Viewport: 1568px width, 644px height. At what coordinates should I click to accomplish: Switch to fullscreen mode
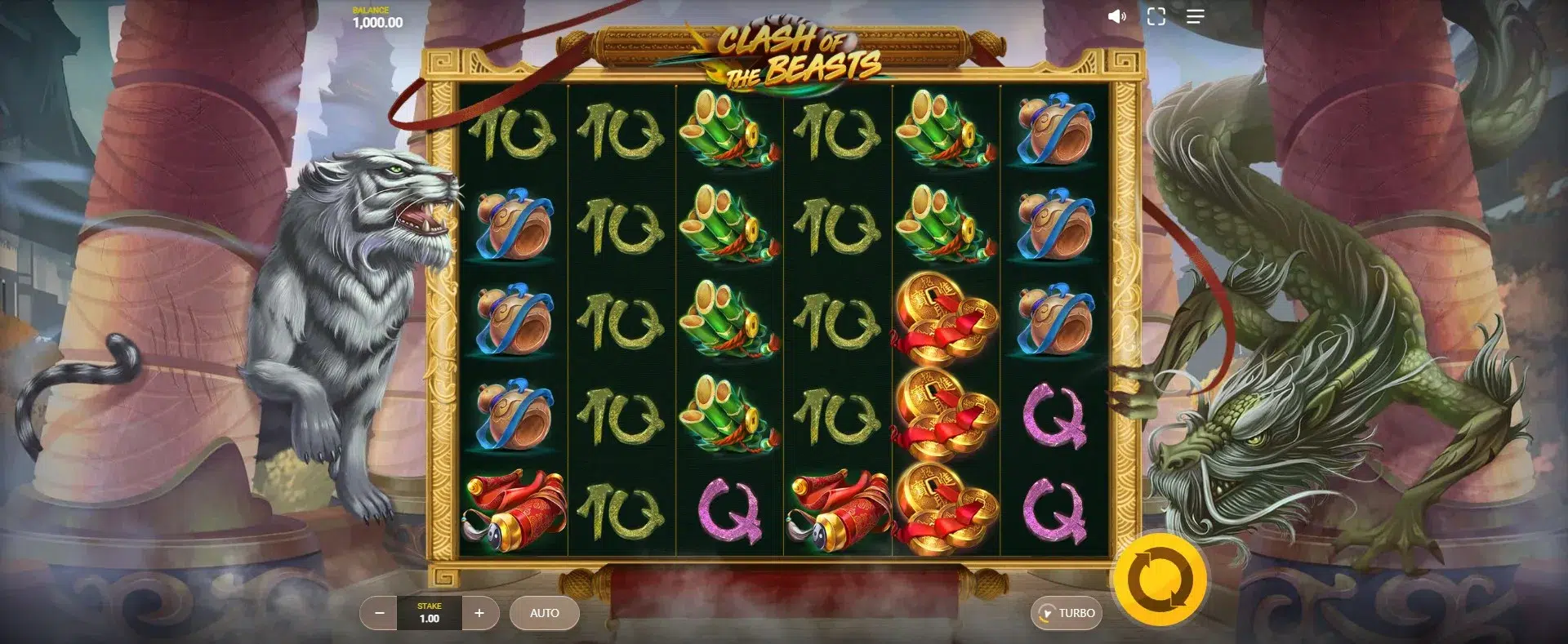[1156, 16]
